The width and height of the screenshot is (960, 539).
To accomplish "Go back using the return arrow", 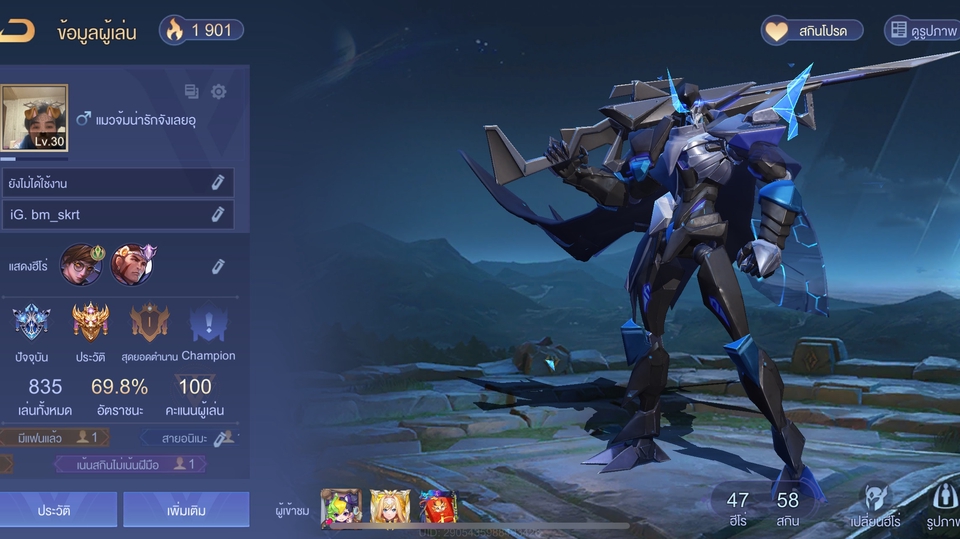I will point(16,31).
